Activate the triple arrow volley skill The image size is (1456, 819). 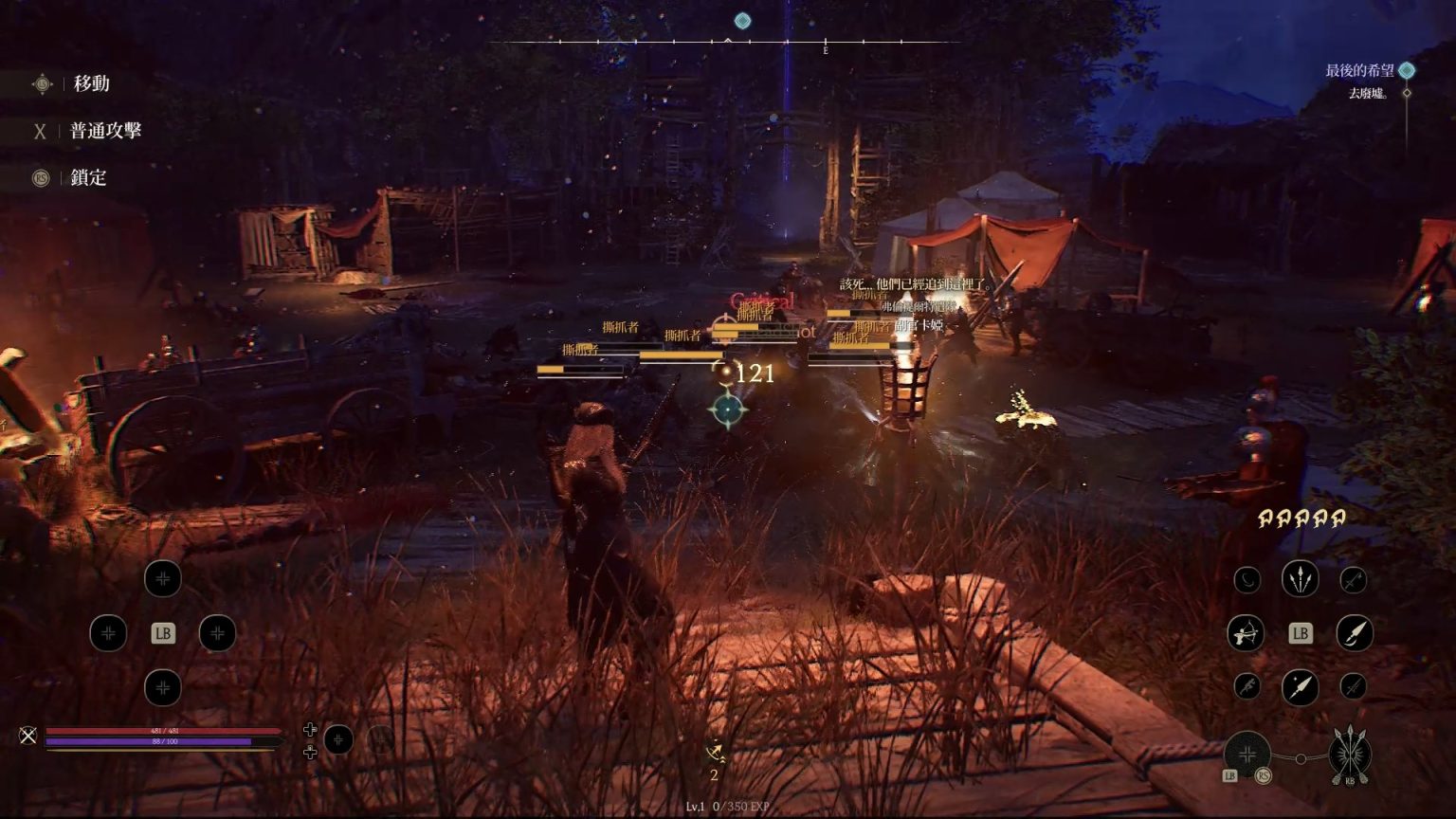1300,578
